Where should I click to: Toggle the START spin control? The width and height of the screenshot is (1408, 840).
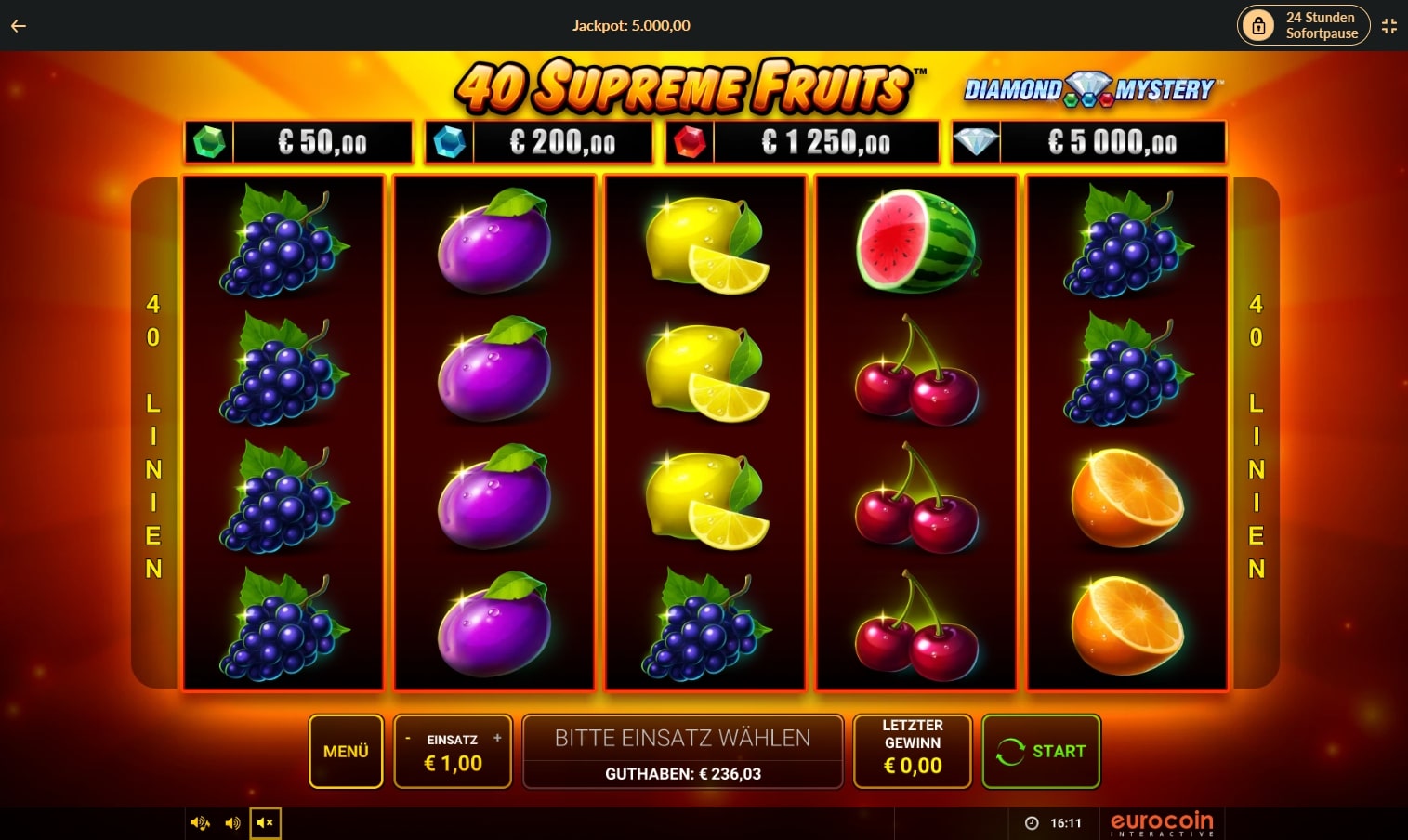tap(1040, 751)
